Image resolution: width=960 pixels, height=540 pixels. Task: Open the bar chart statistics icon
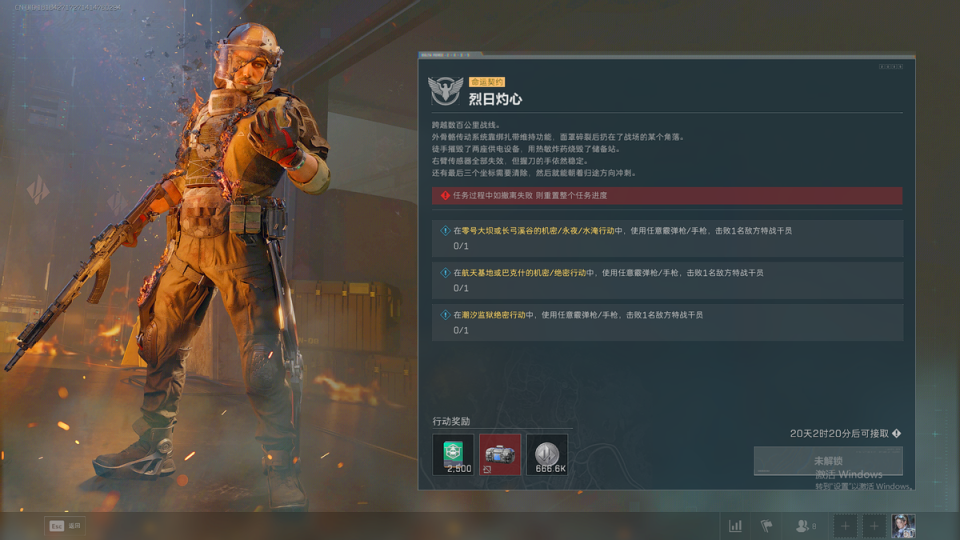(736, 526)
